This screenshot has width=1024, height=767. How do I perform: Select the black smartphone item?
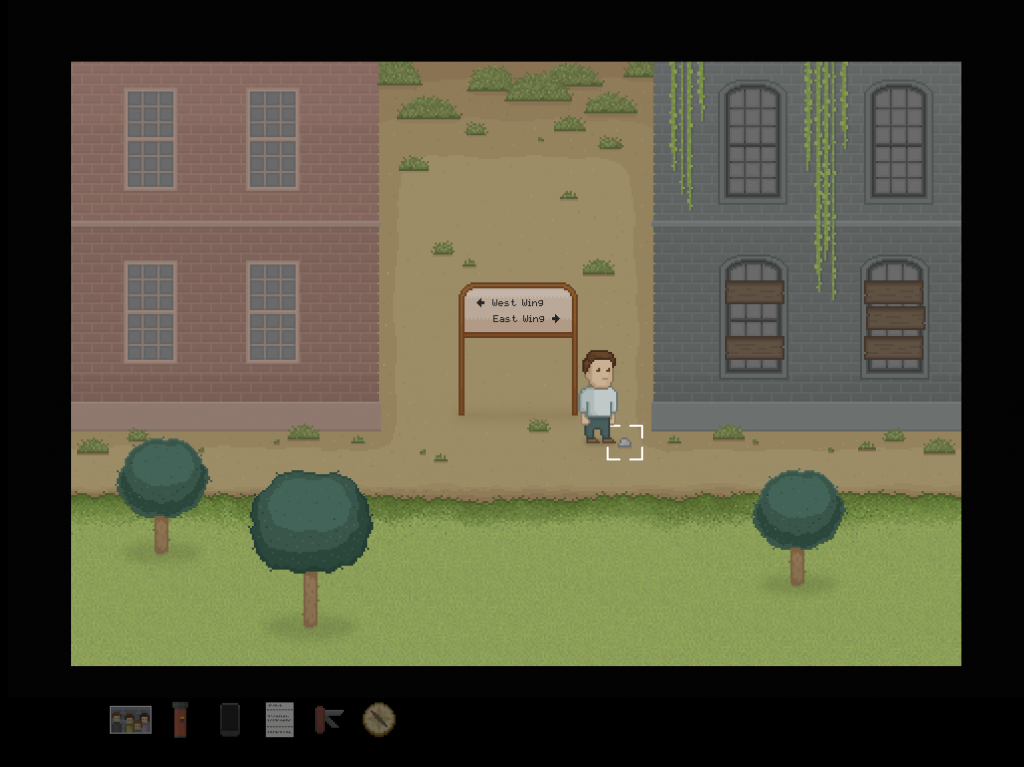[x=230, y=719]
